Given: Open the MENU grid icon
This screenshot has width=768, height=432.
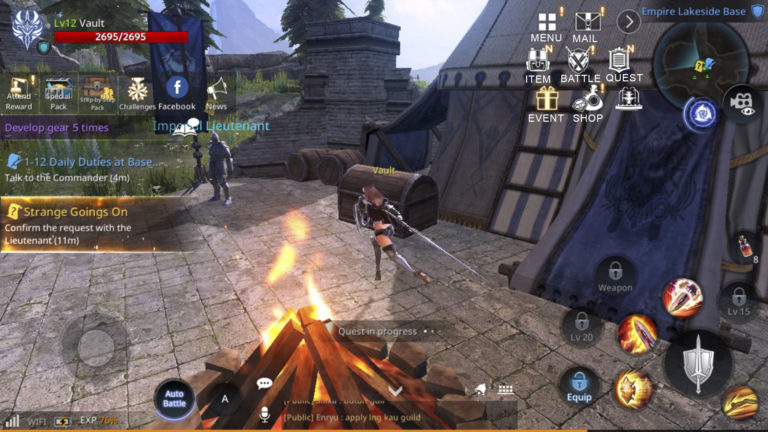Looking at the screenshot, I should [x=546, y=23].
